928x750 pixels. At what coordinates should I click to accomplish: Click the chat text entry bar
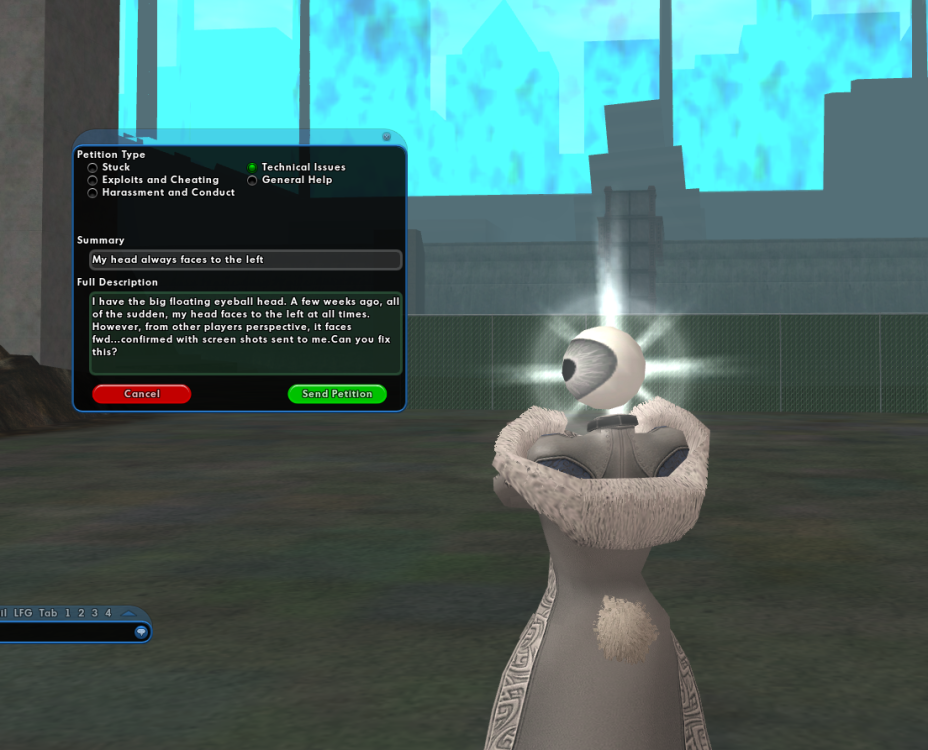tap(65, 632)
